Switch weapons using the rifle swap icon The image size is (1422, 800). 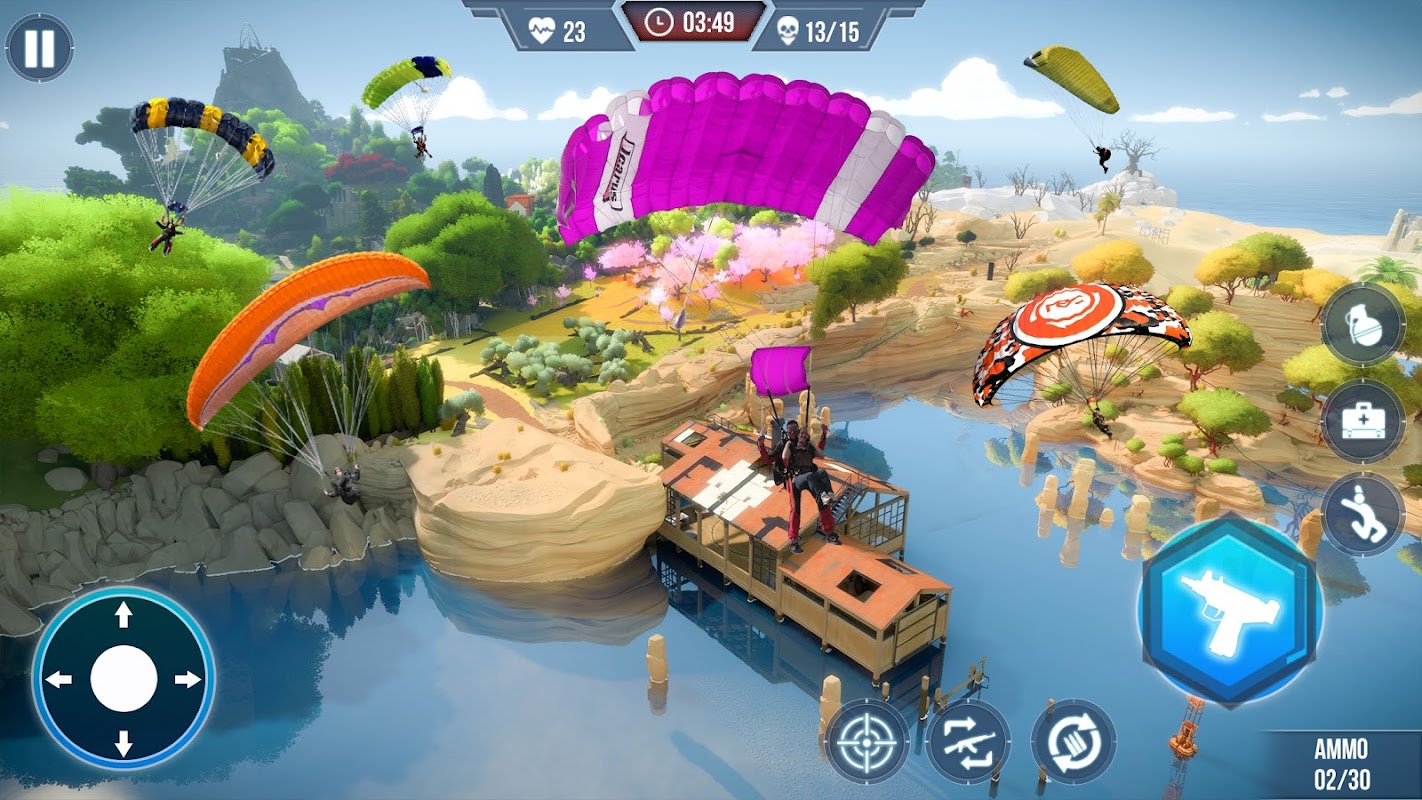pyautogui.click(x=968, y=741)
